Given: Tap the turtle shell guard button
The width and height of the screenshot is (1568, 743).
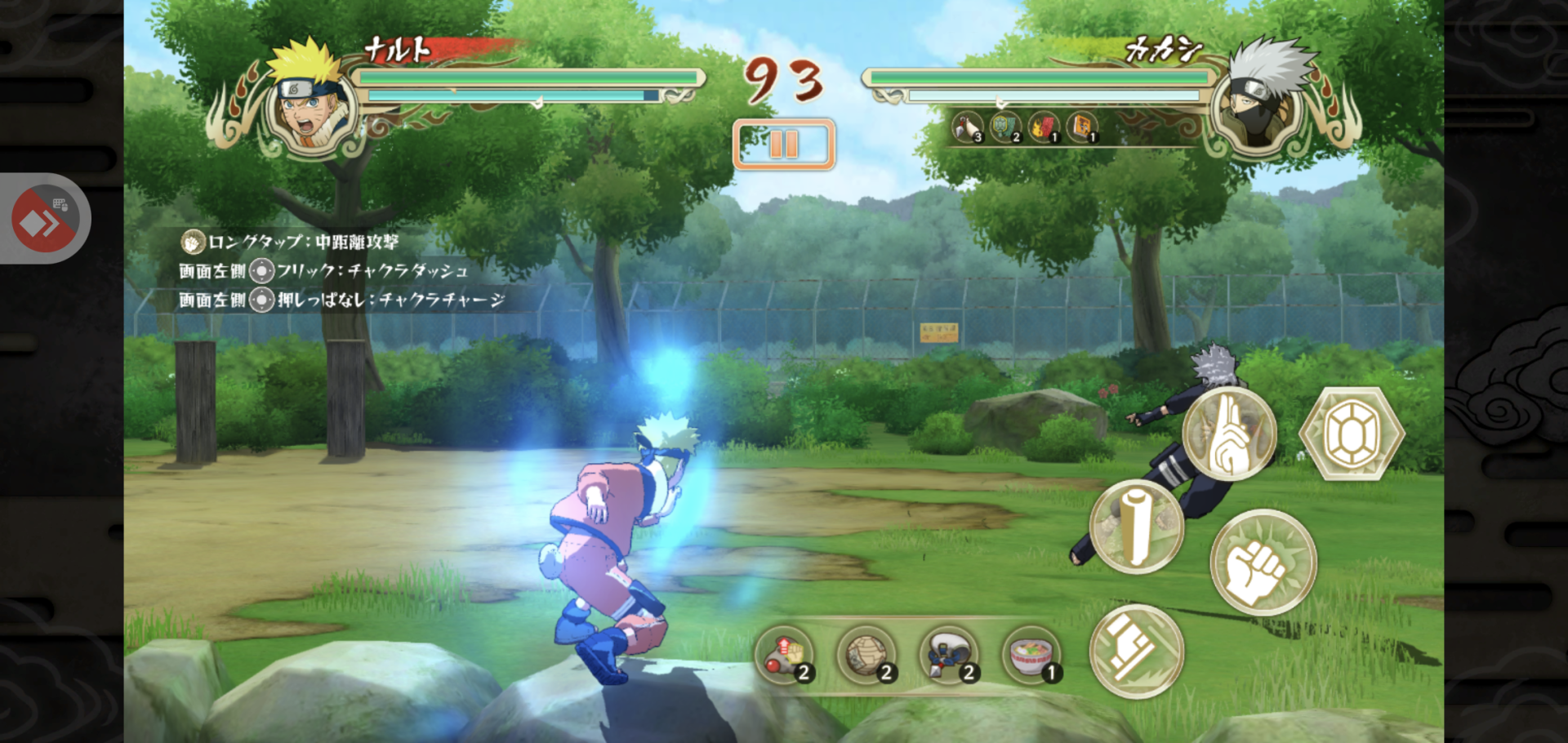Looking at the screenshot, I should (1351, 434).
